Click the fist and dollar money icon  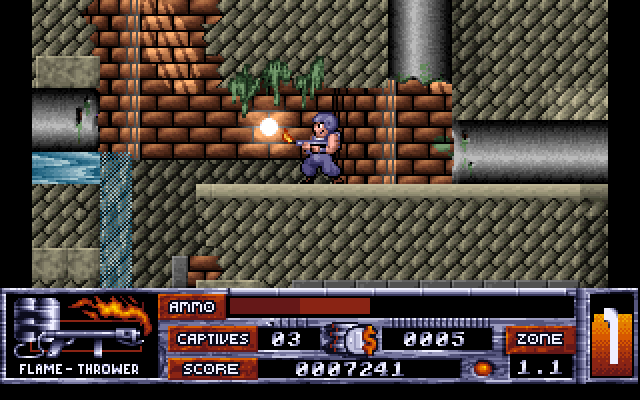click(350, 338)
